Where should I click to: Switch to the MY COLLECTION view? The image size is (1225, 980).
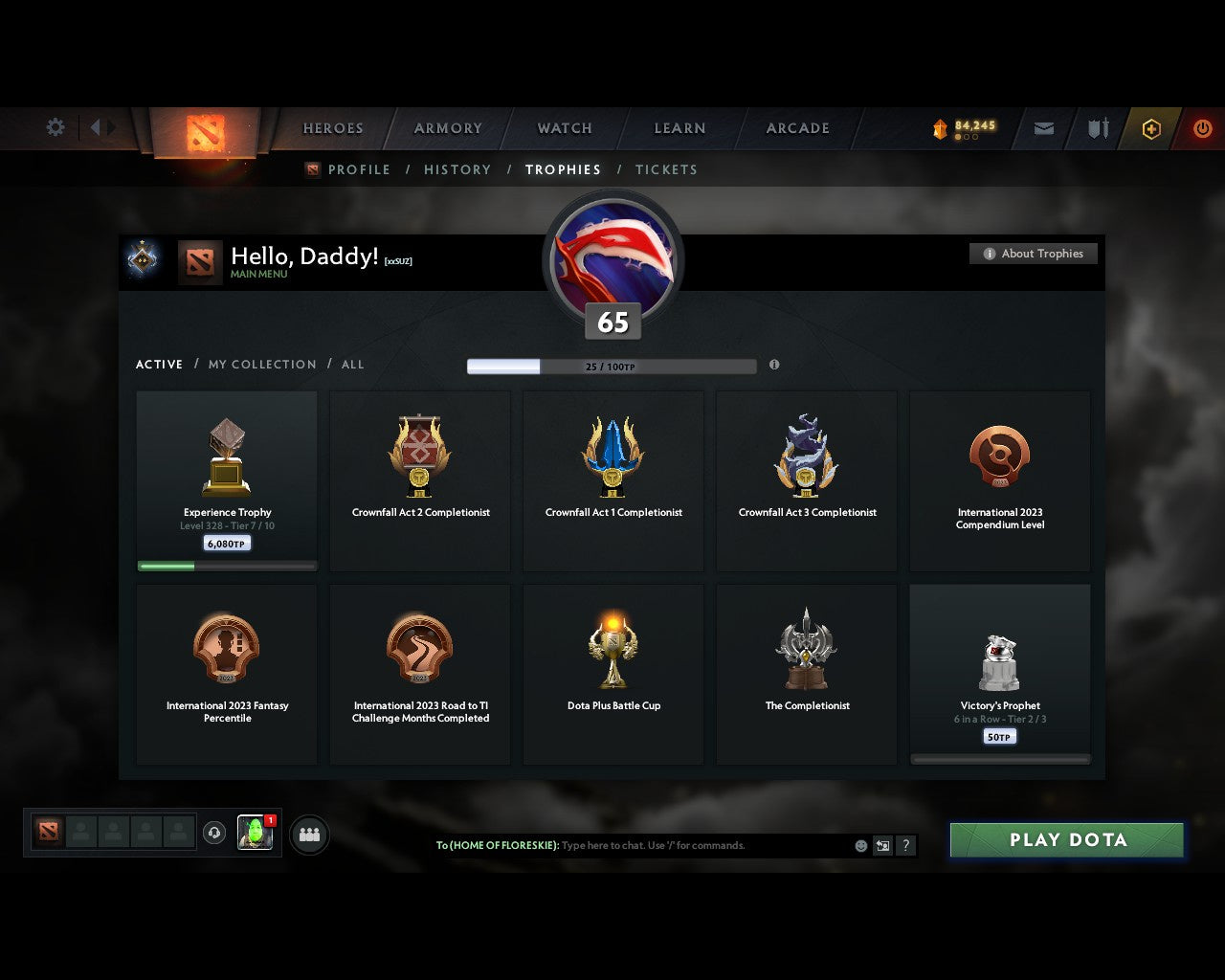point(261,365)
